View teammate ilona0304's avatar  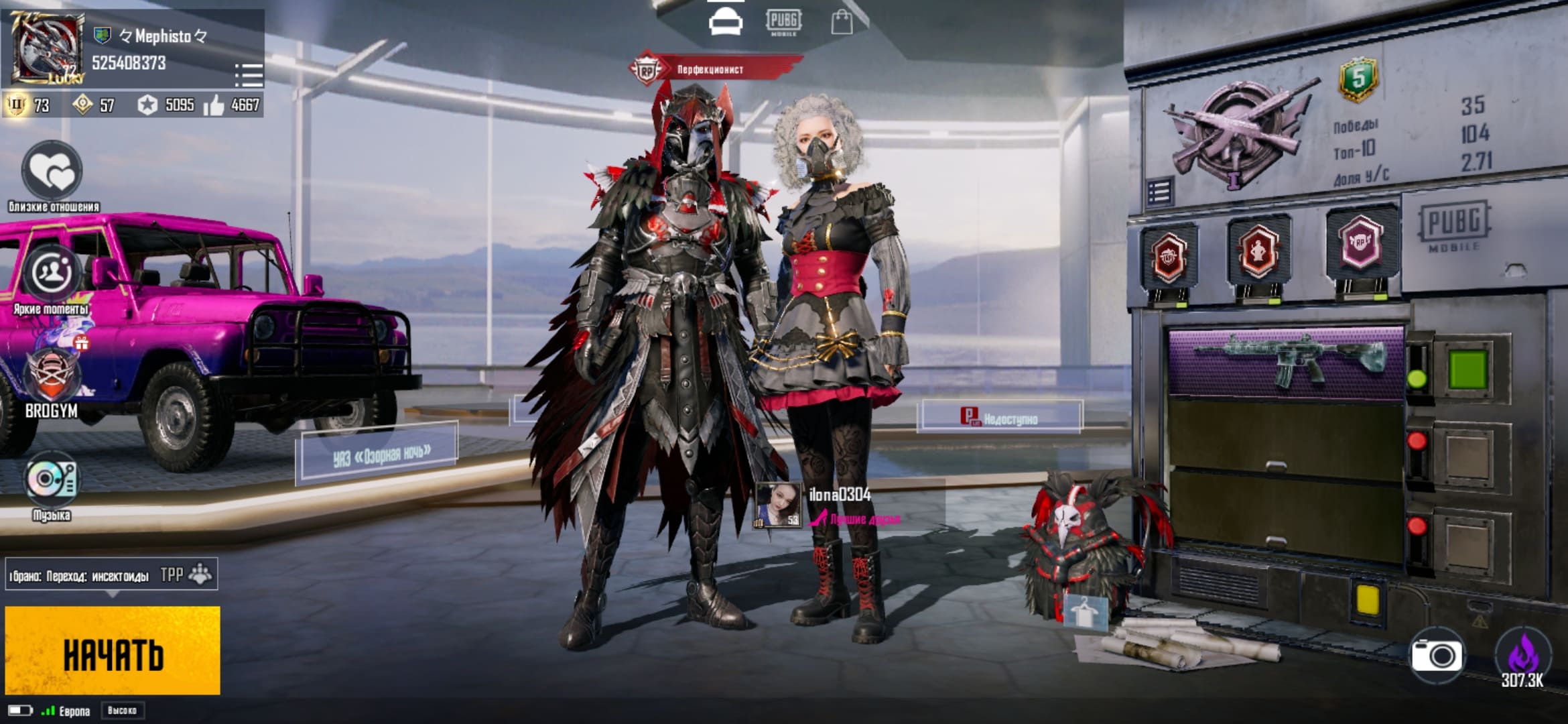(777, 504)
